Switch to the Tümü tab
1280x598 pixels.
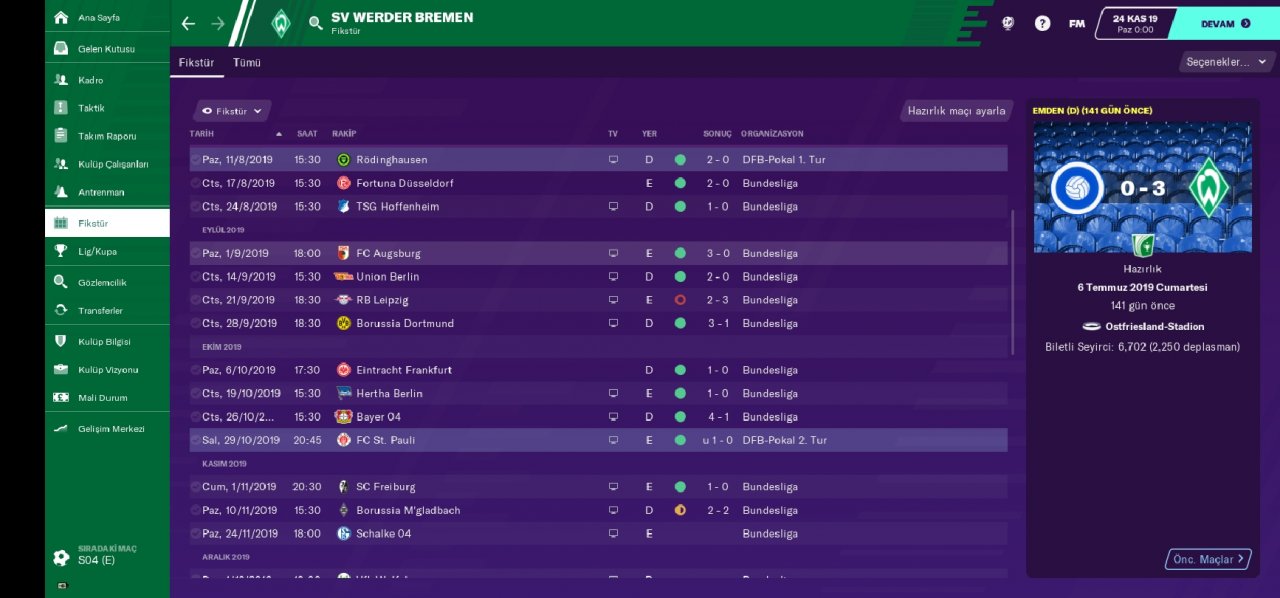(x=247, y=62)
